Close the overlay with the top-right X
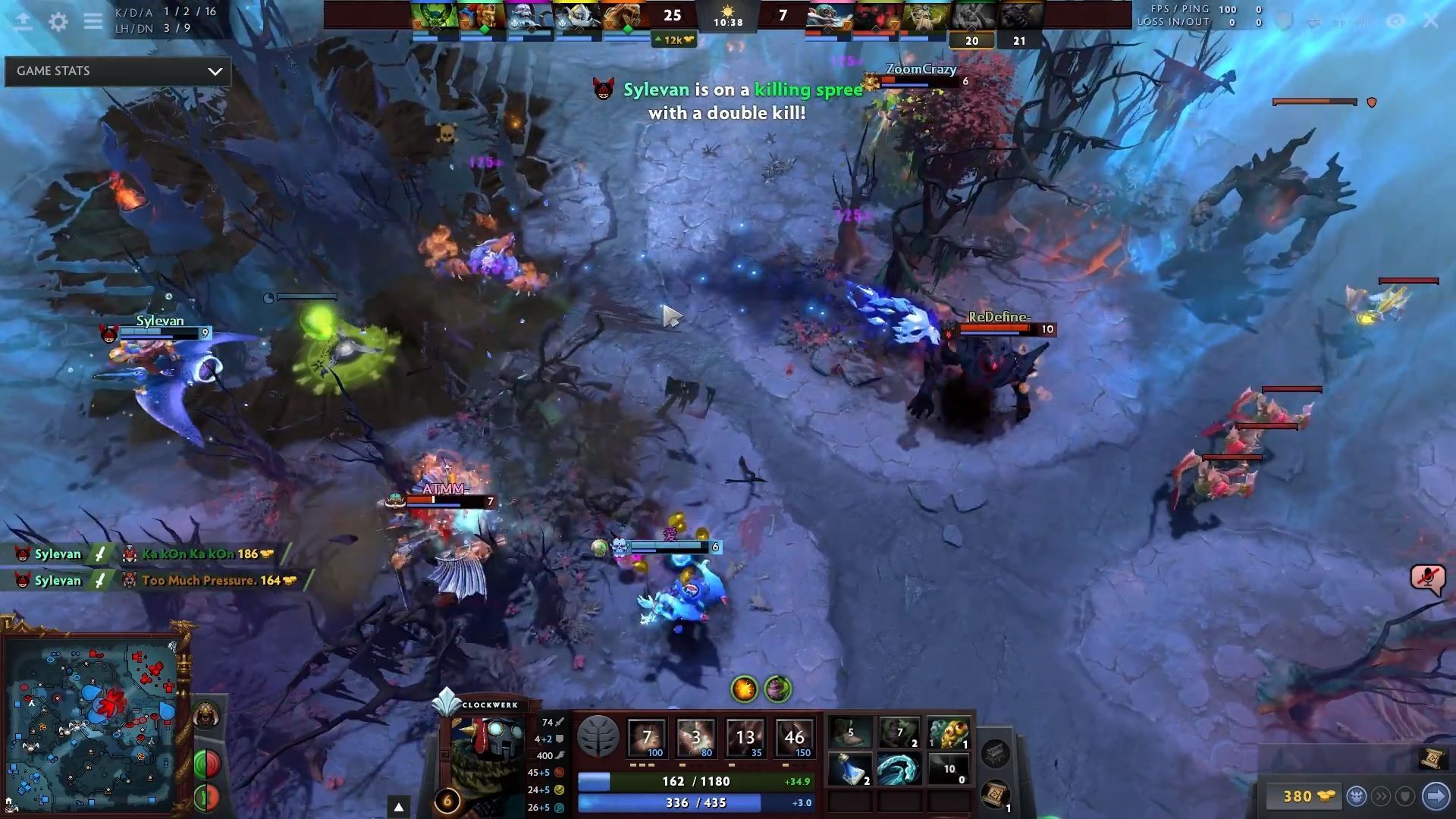Image resolution: width=1456 pixels, height=819 pixels. coord(1430,21)
